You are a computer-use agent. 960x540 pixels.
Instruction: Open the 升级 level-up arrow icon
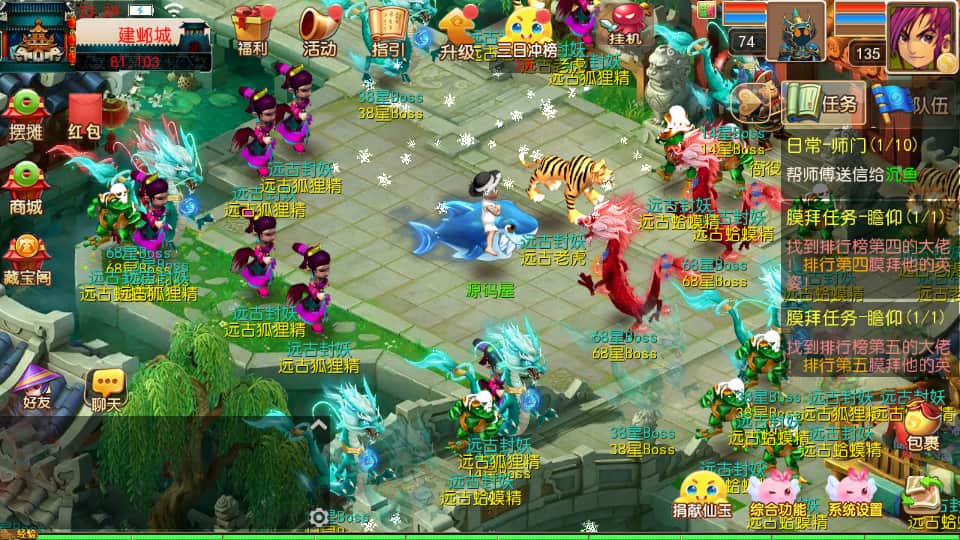click(457, 30)
